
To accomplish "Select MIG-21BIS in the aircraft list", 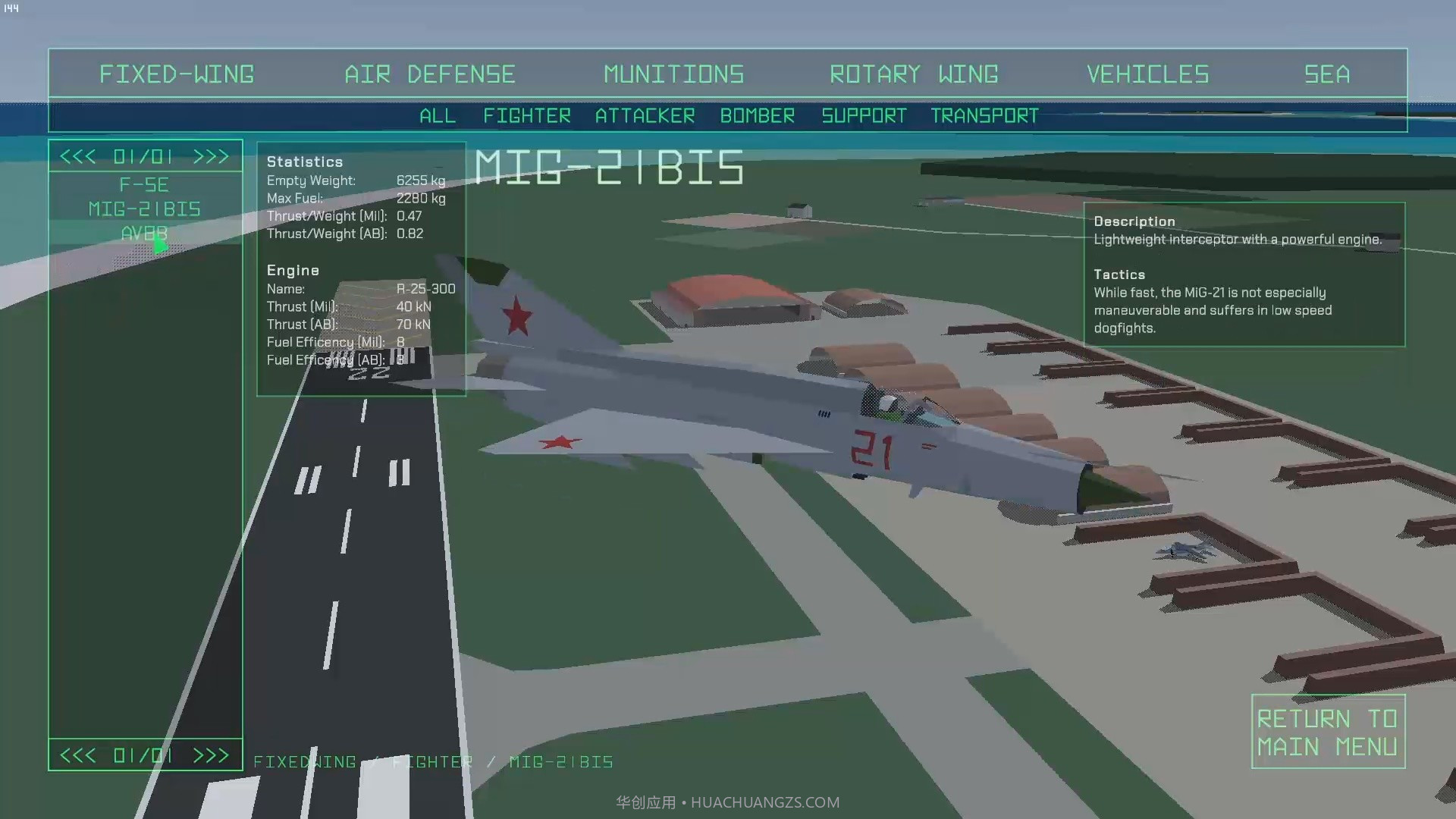I will [145, 209].
